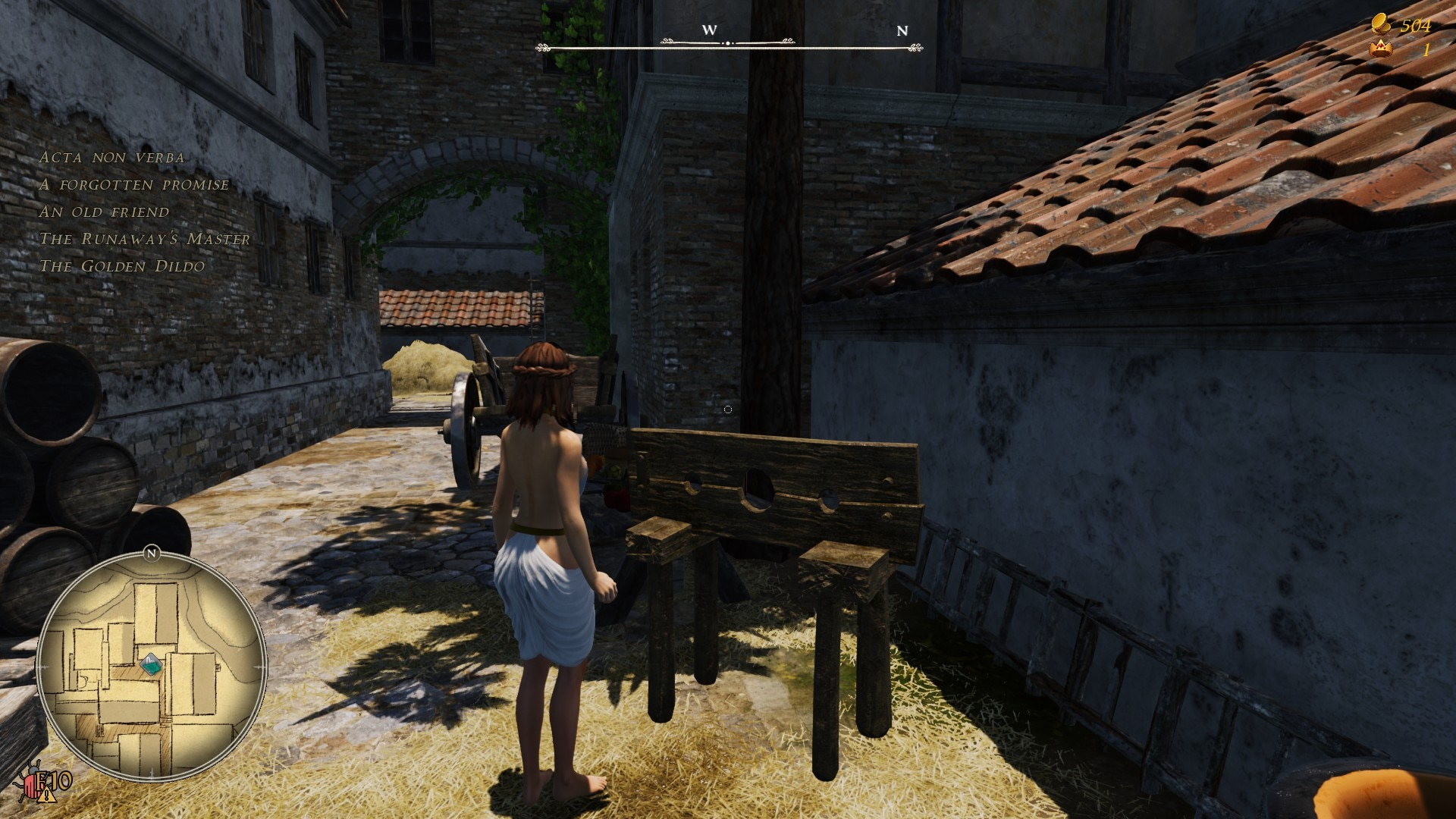The image size is (1456, 819).
Task: Click the compass bar
Action: [x=728, y=45]
